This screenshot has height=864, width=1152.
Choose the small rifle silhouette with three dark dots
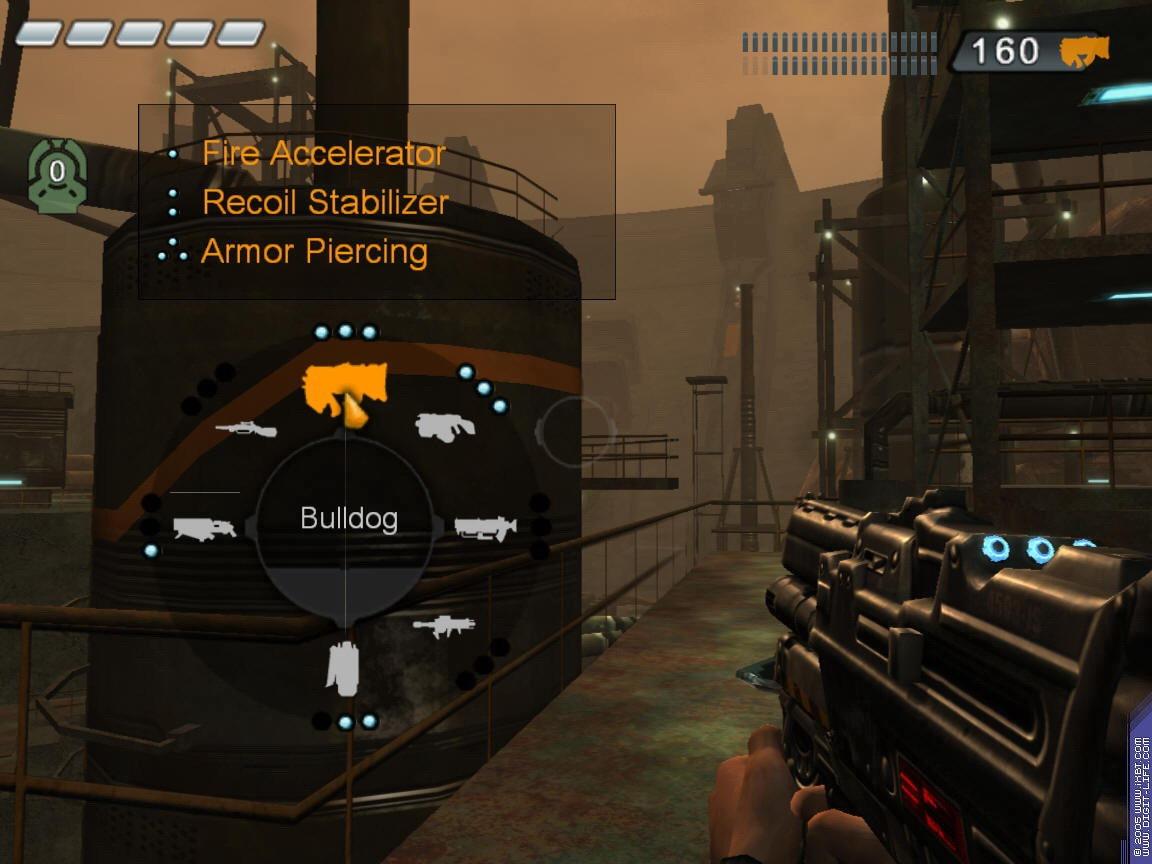(x=443, y=626)
